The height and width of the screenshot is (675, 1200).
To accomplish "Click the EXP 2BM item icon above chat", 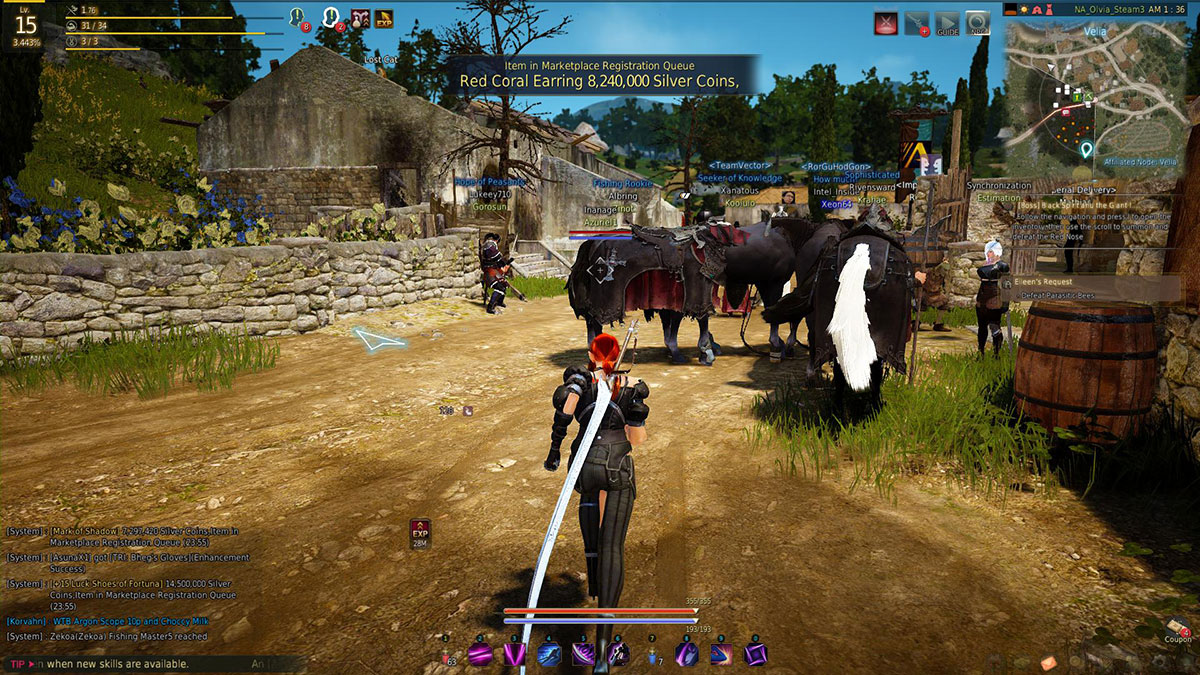I will pyautogui.click(x=420, y=532).
